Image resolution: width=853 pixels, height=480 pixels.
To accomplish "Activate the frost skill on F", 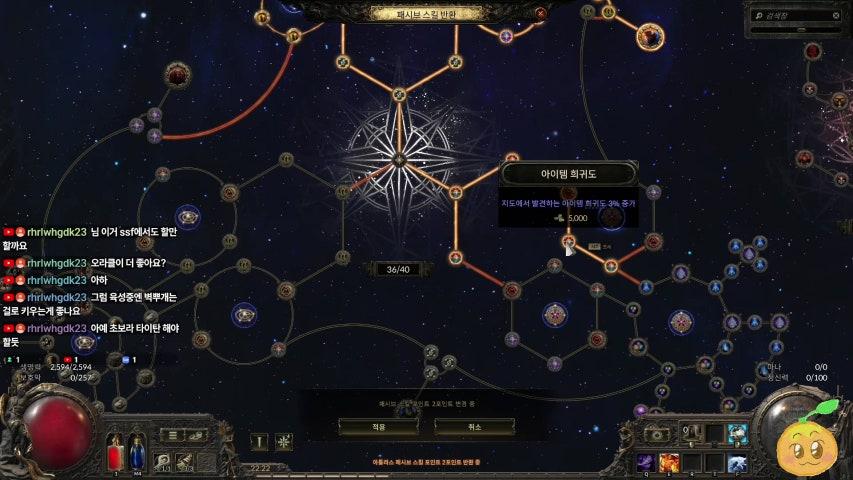I will pos(737,462).
